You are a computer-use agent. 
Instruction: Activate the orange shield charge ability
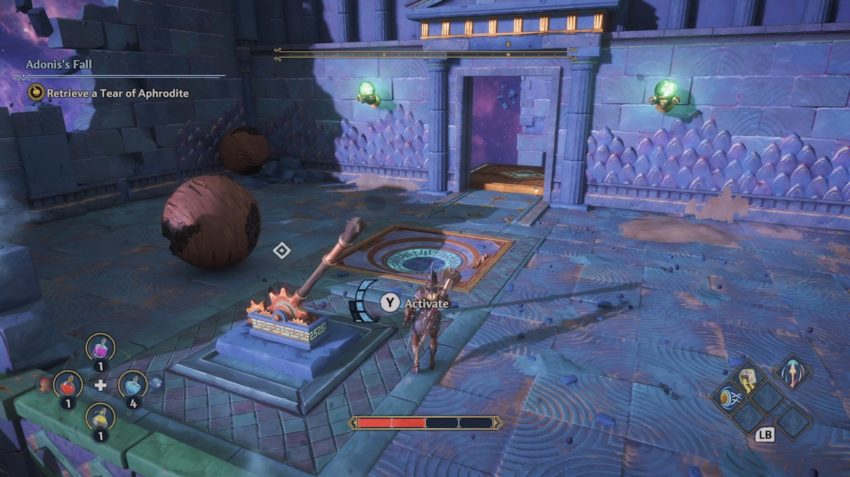point(727,397)
